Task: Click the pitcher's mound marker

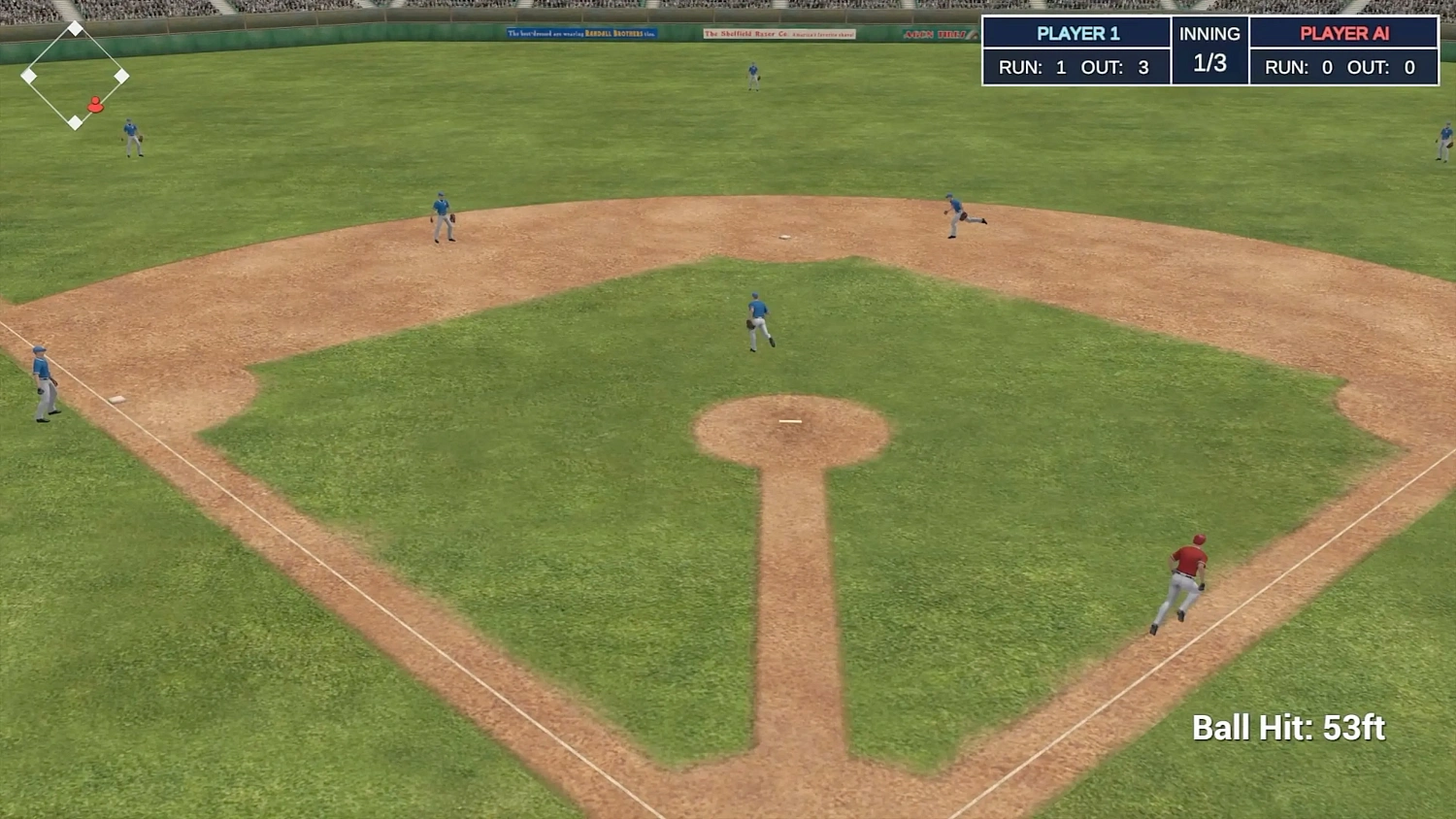Action: pos(788,420)
